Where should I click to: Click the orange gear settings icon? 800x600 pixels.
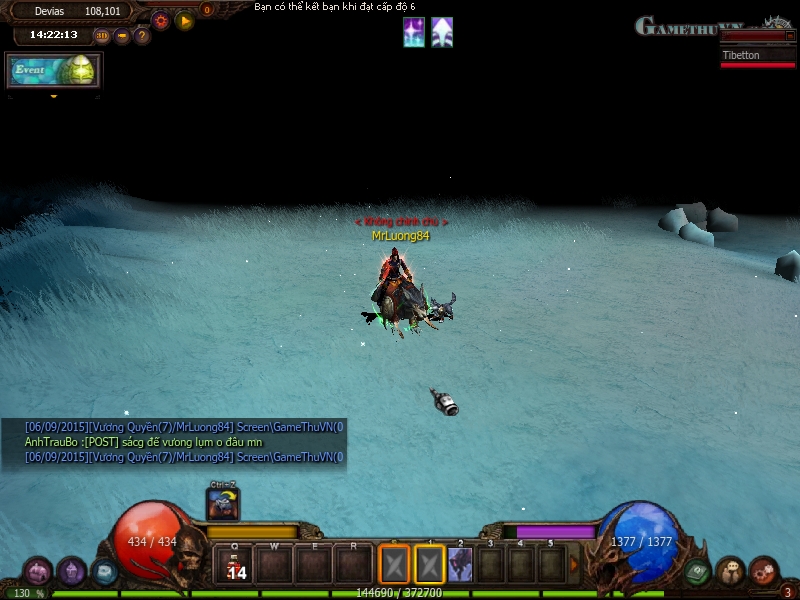point(160,19)
